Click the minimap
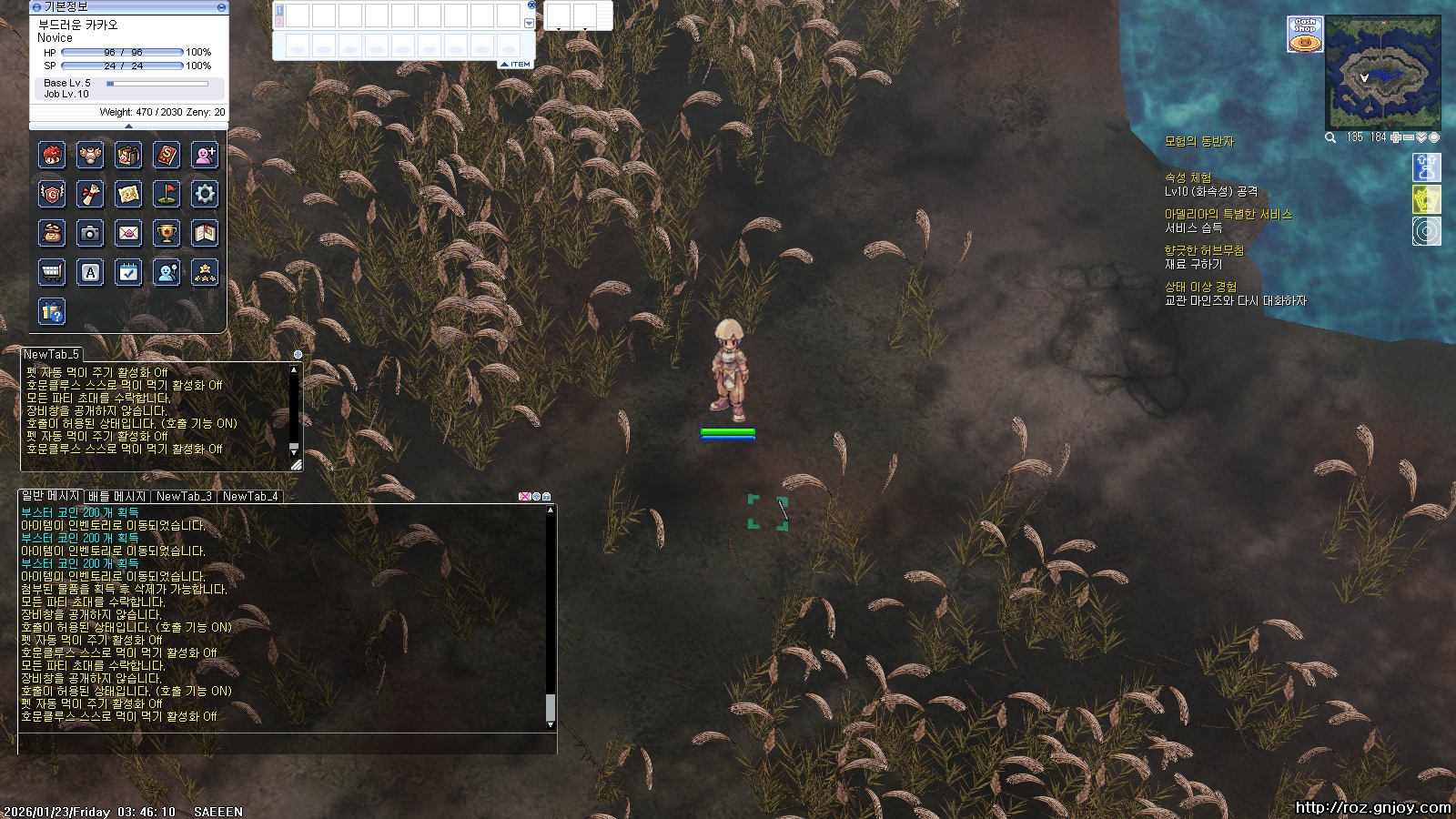 [x=1382, y=73]
